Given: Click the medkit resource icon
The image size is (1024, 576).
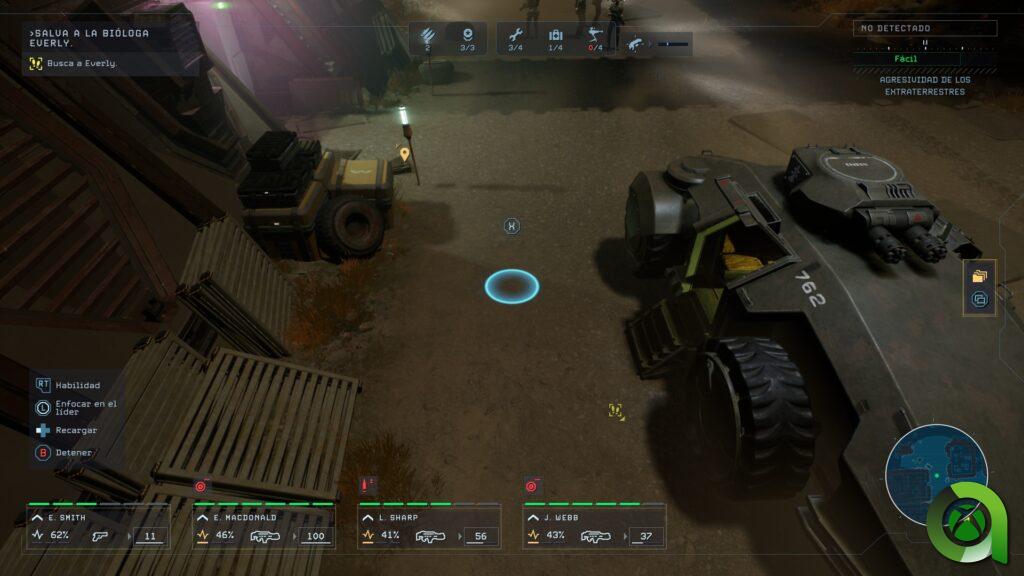Looking at the screenshot, I should [x=556, y=36].
